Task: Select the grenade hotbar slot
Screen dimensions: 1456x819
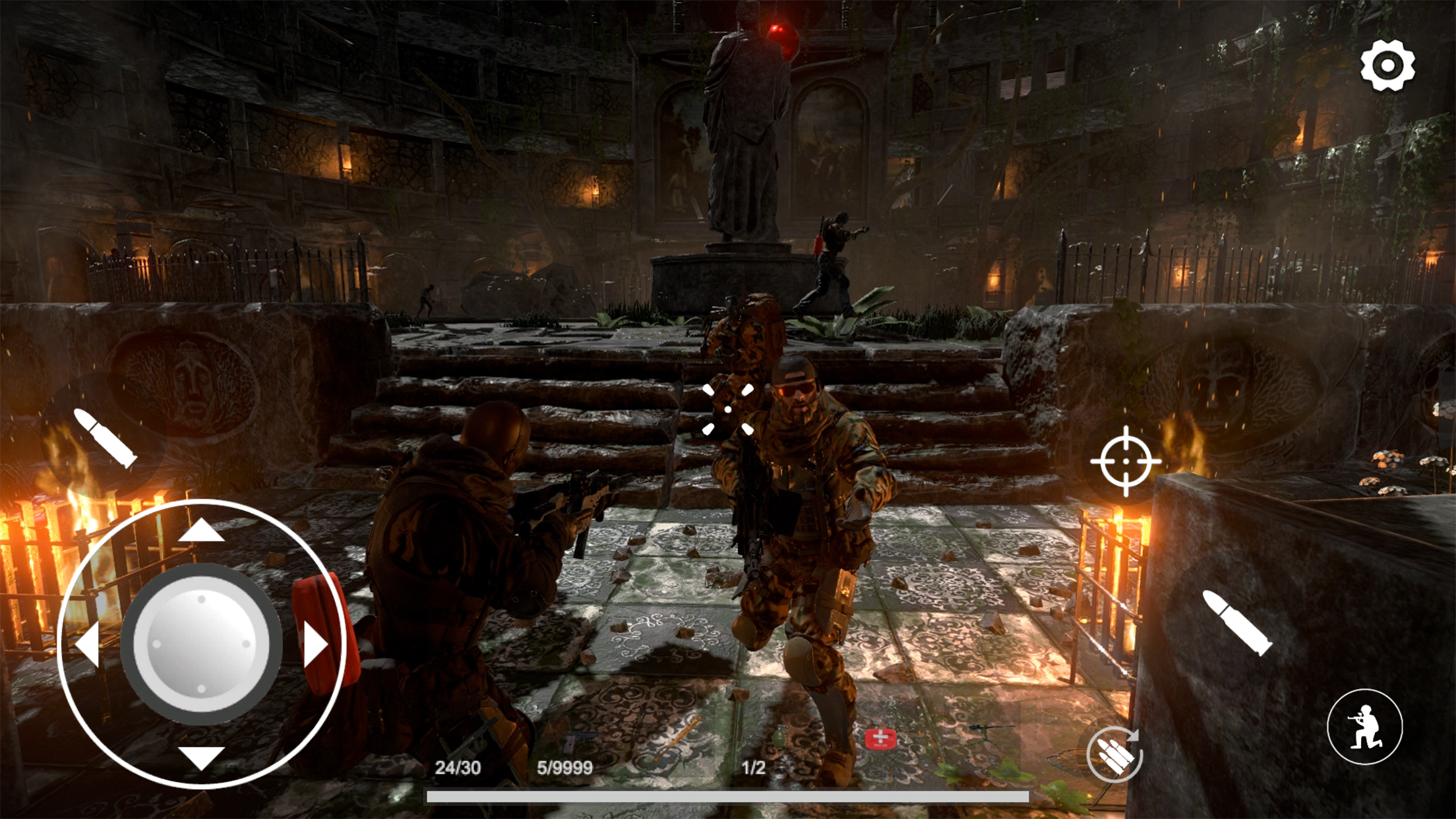Action: click(781, 737)
